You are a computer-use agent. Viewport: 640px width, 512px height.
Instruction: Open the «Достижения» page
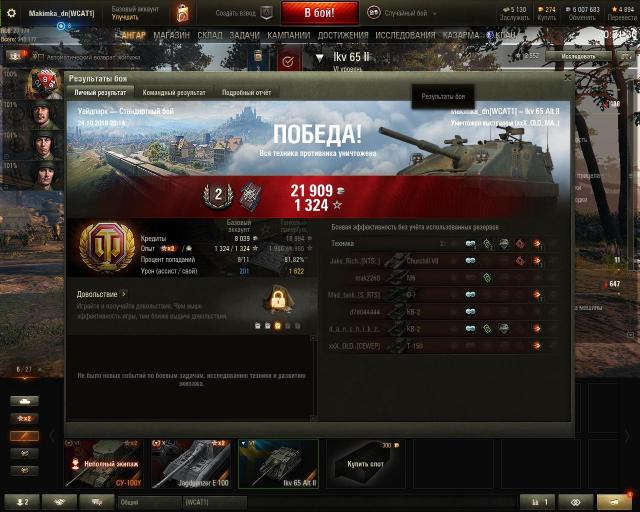[343, 34]
